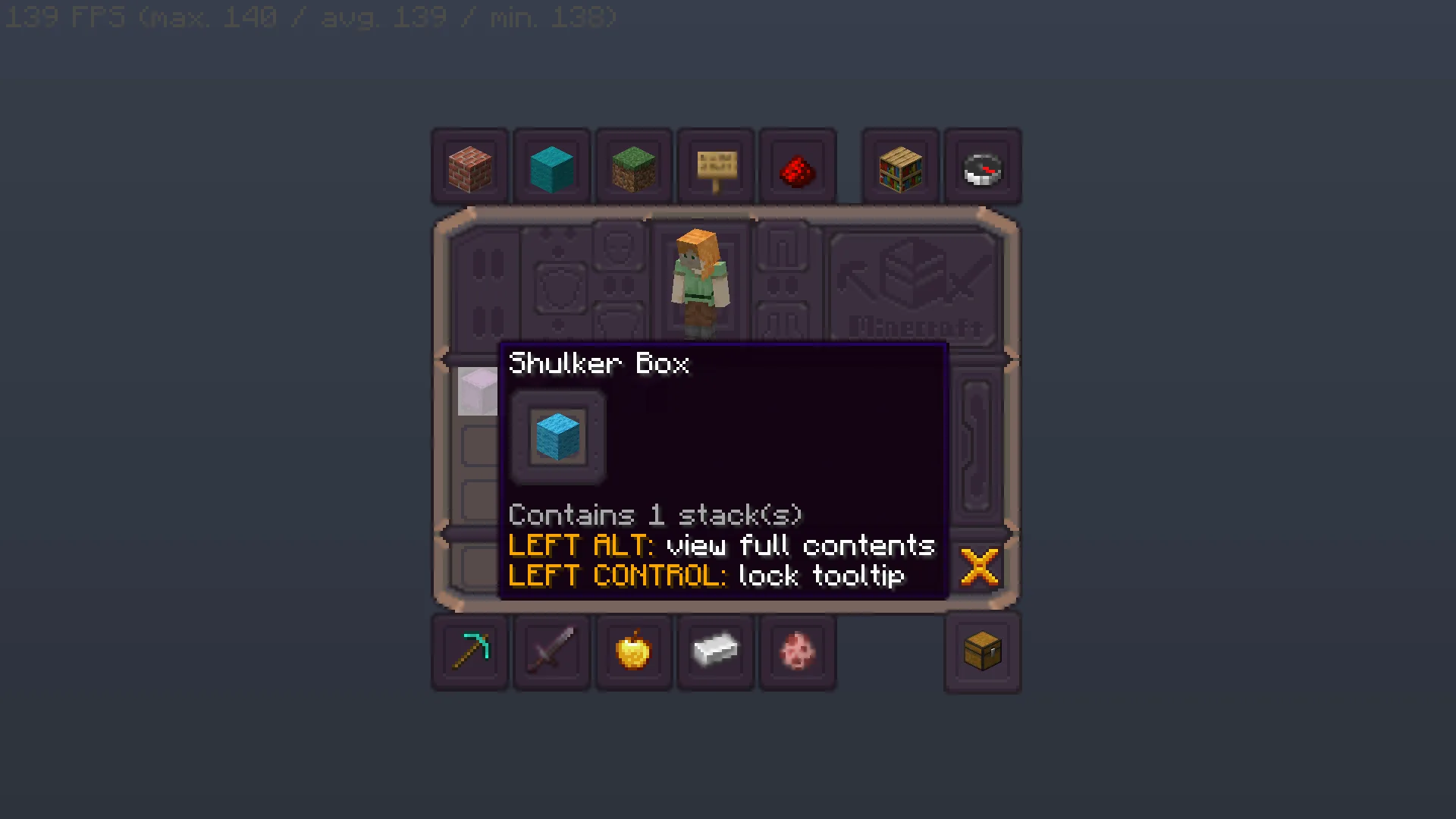Pick the grass block item
This screenshot has height=819, width=1456.
point(633,165)
